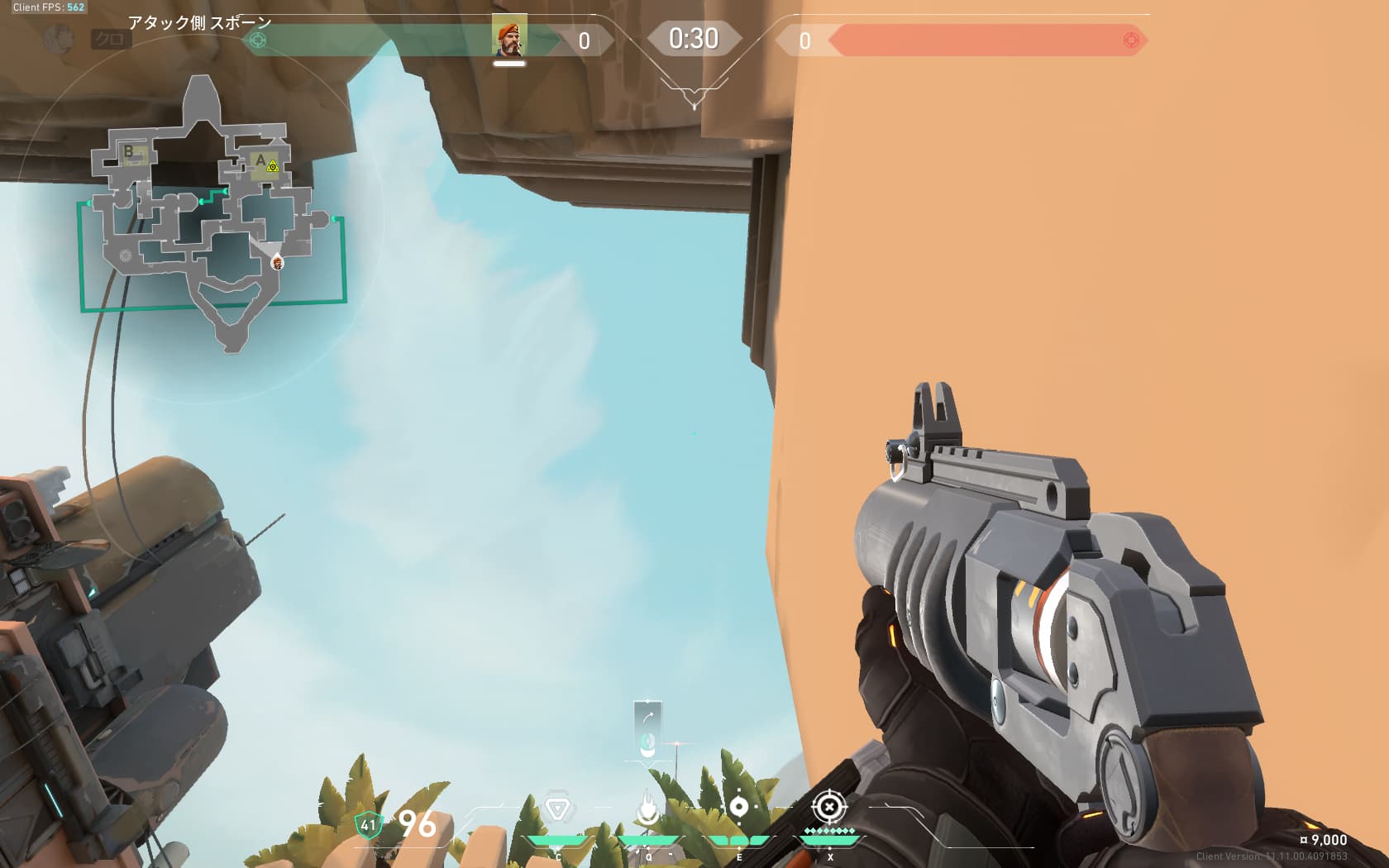Select Brimstone's portrait in the top bar
1389x868 pixels.
(x=509, y=37)
